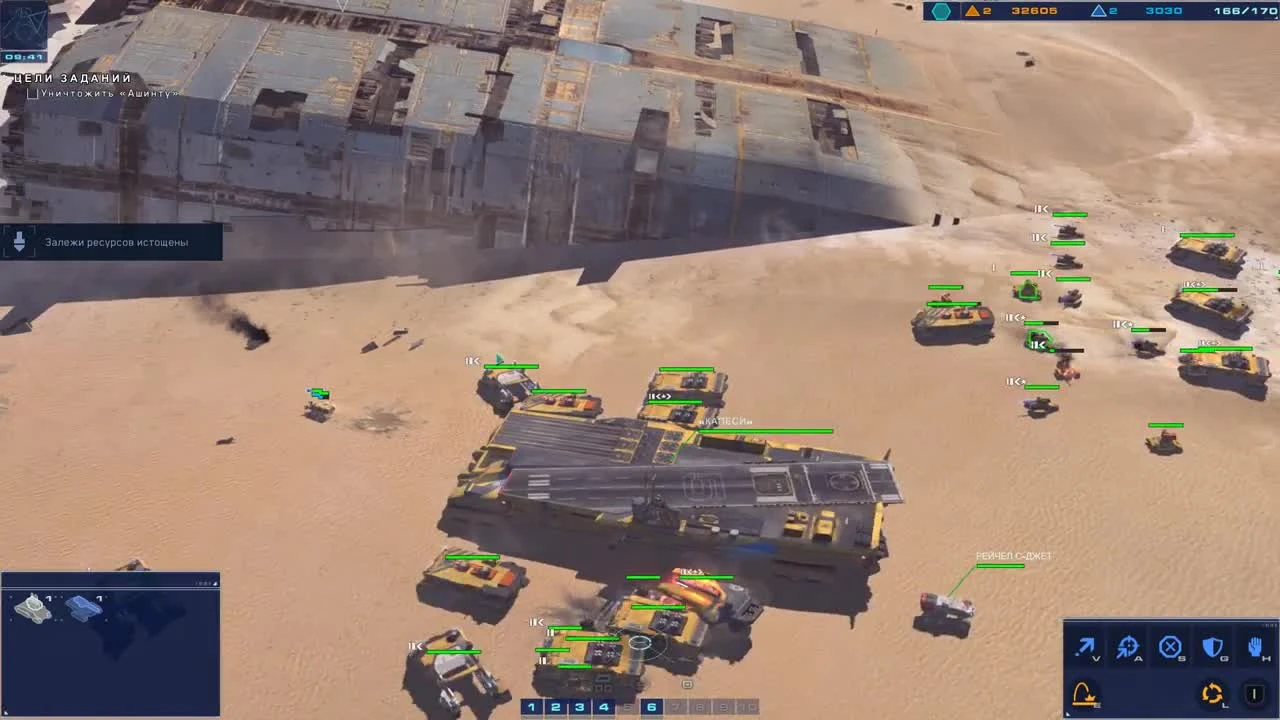
Task: Toggle the I stance button bottom-right
Action: 1254,692
